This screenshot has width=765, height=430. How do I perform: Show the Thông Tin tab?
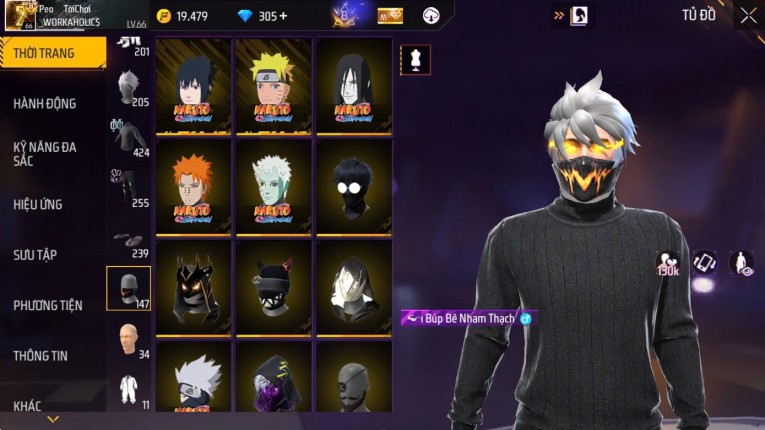click(x=40, y=355)
